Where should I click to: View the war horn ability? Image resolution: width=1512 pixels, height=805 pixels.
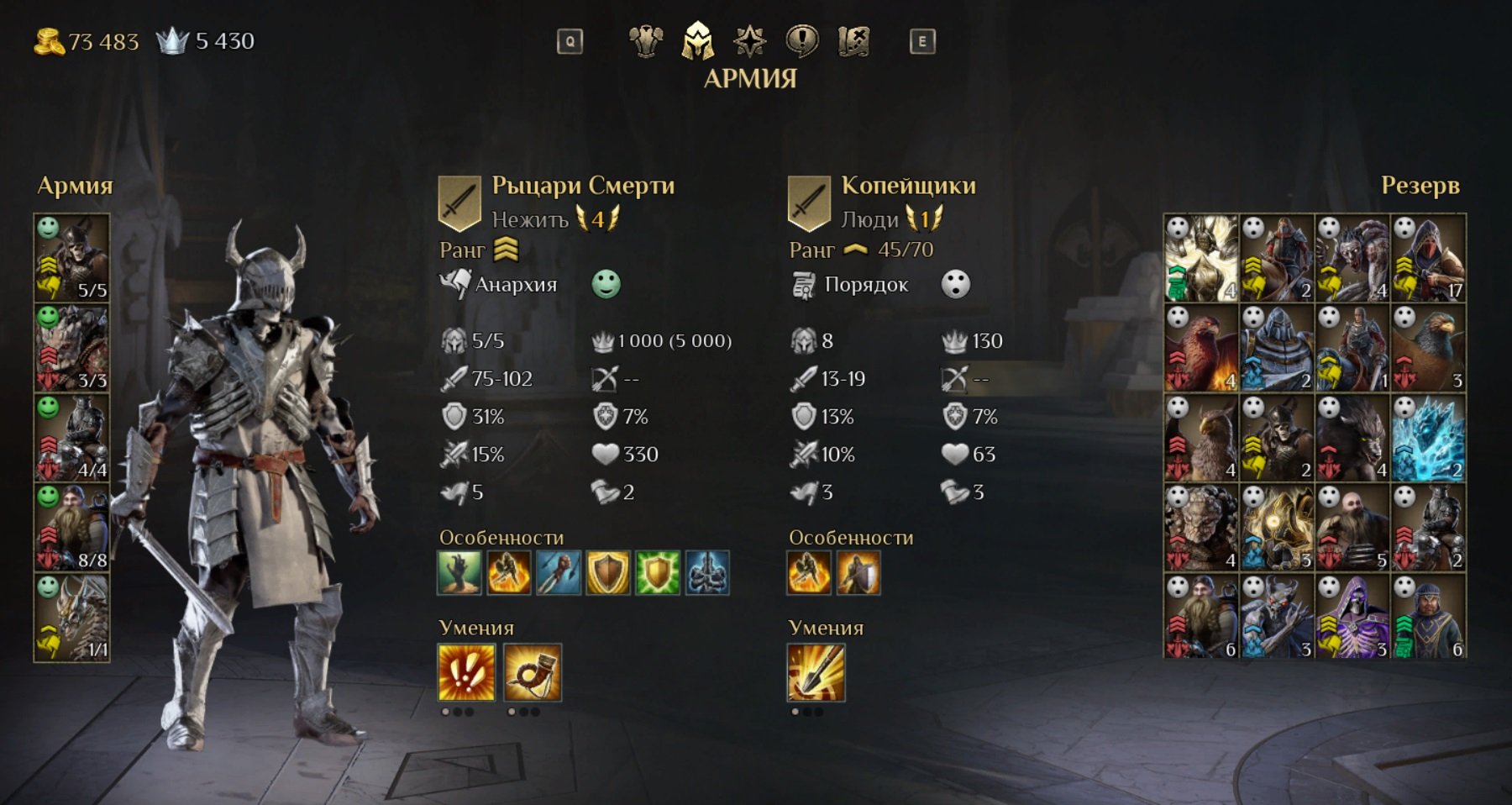pos(533,672)
